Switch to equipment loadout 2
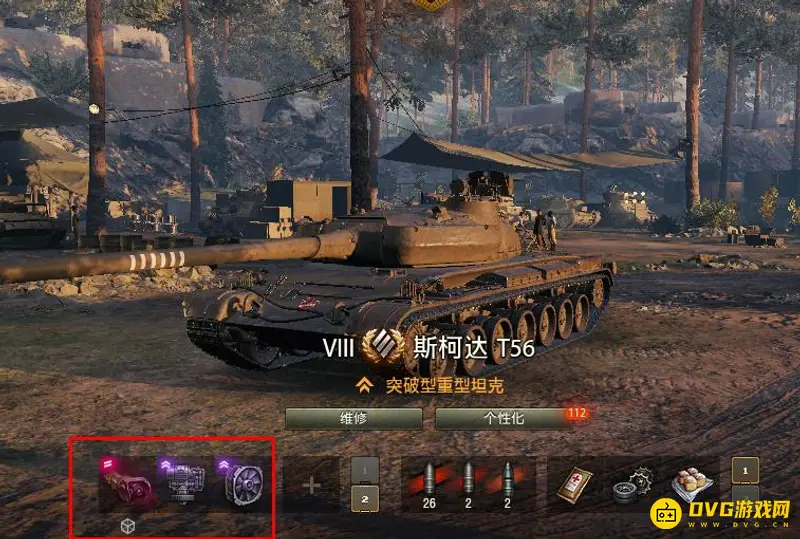The height and width of the screenshot is (539, 800). 365,499
